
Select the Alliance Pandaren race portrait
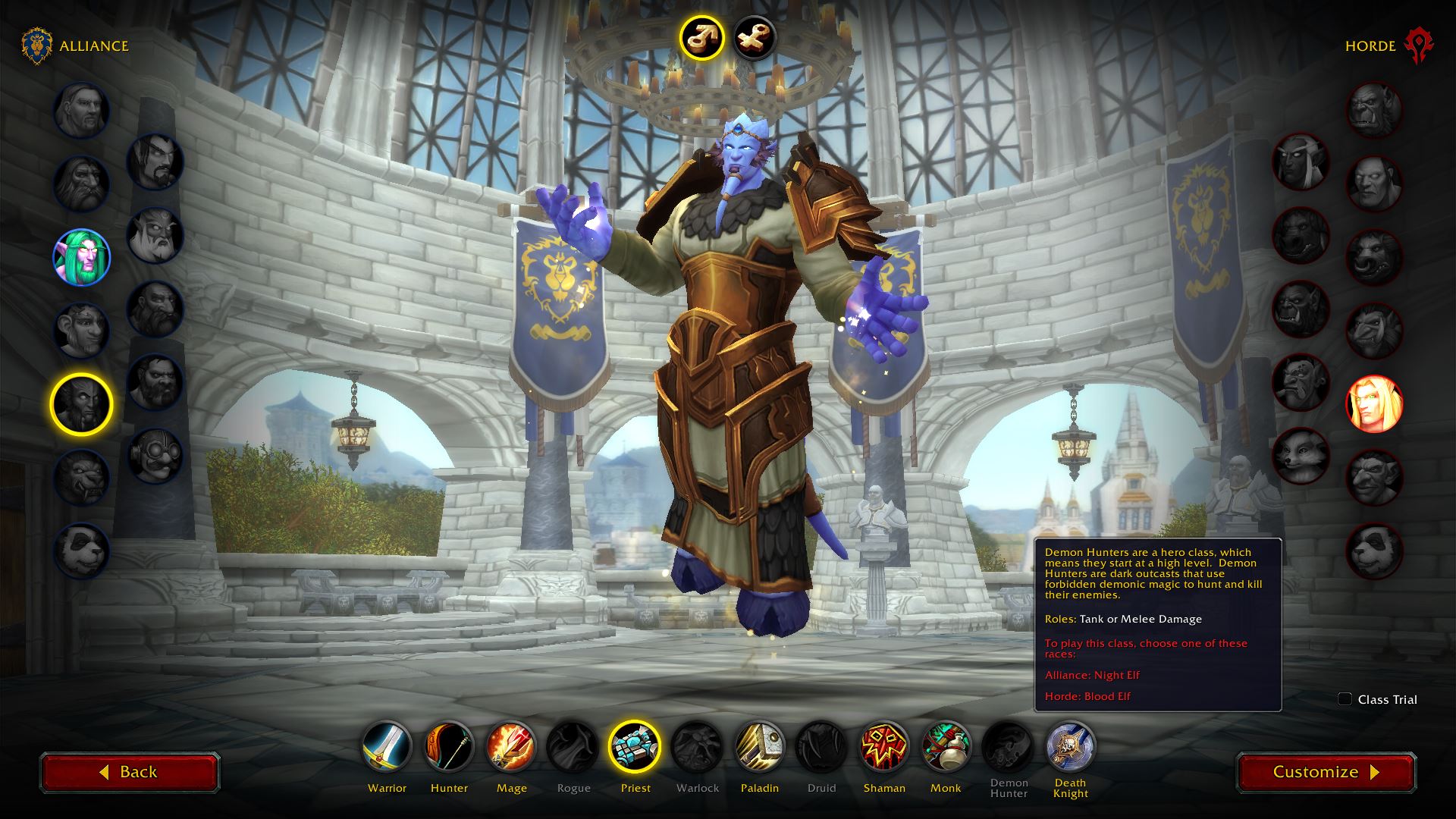click(81, 551)
